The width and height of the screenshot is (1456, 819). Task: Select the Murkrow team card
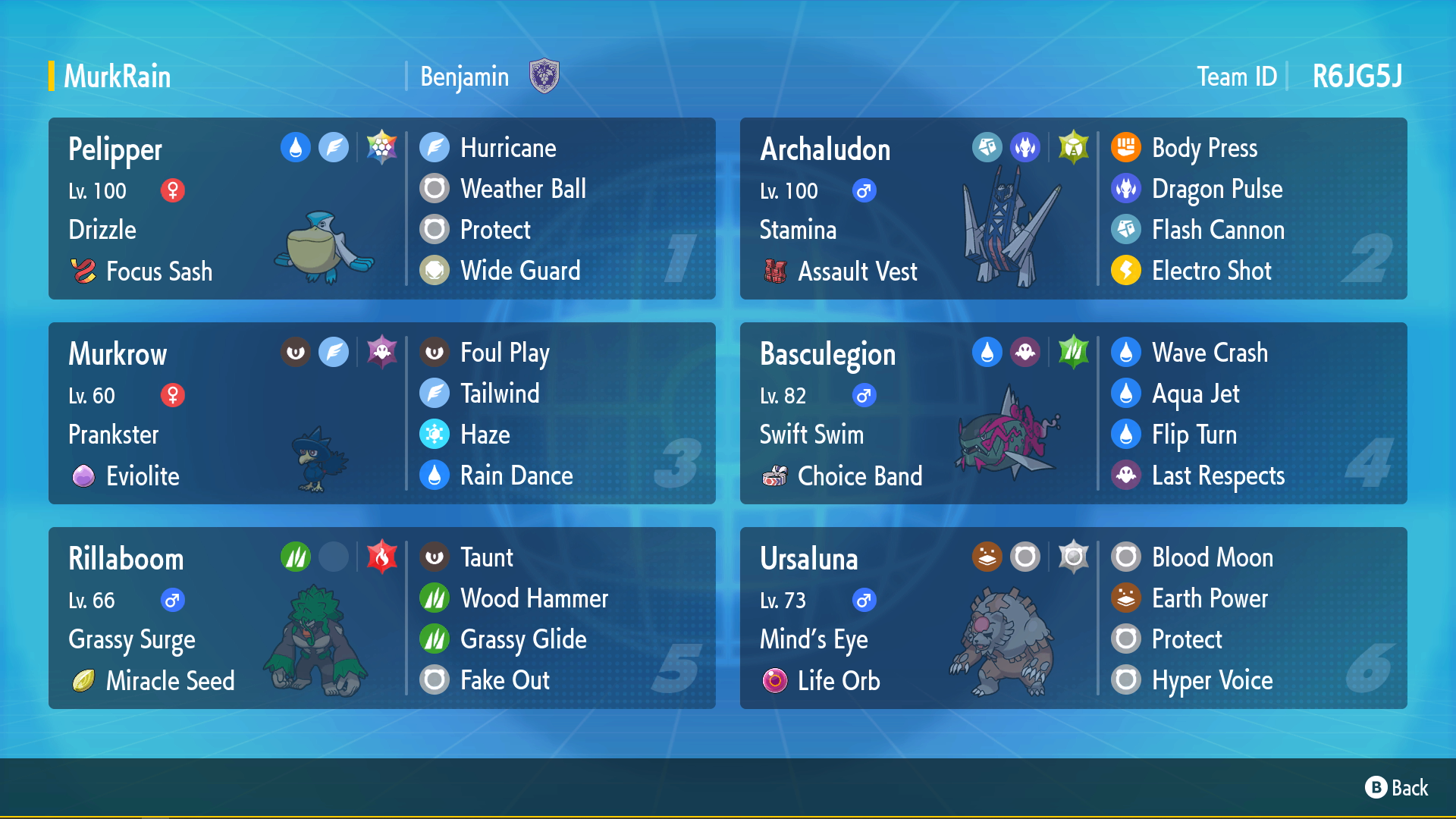[x=381, y=413]
